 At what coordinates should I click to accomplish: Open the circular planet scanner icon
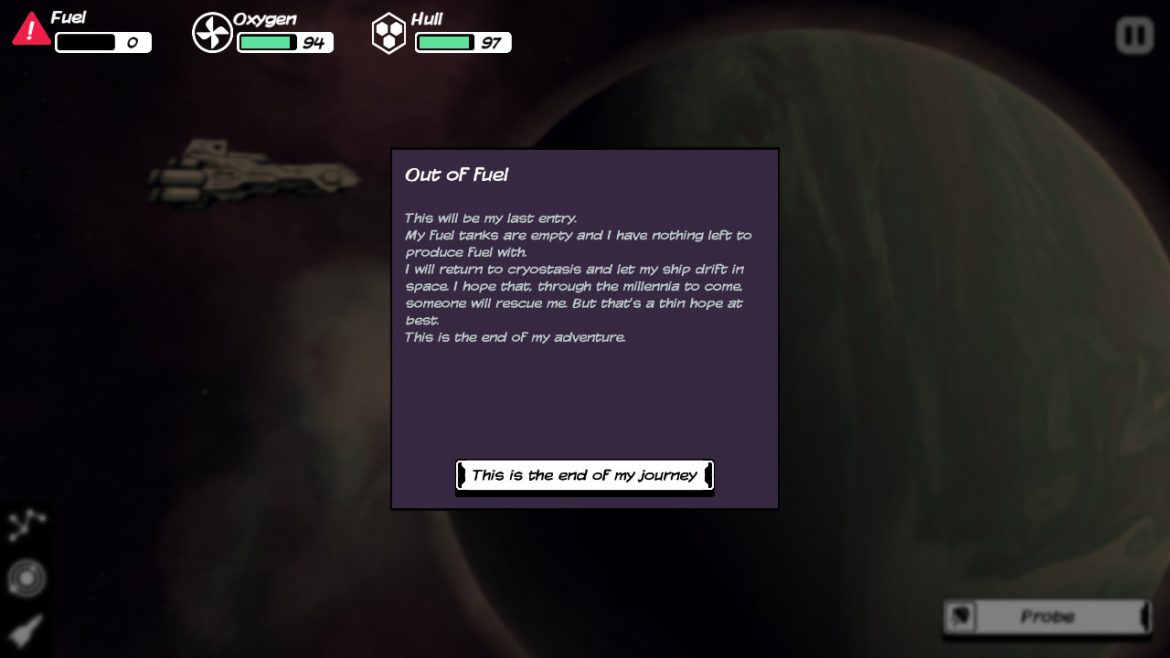click(x=27, y=578)
